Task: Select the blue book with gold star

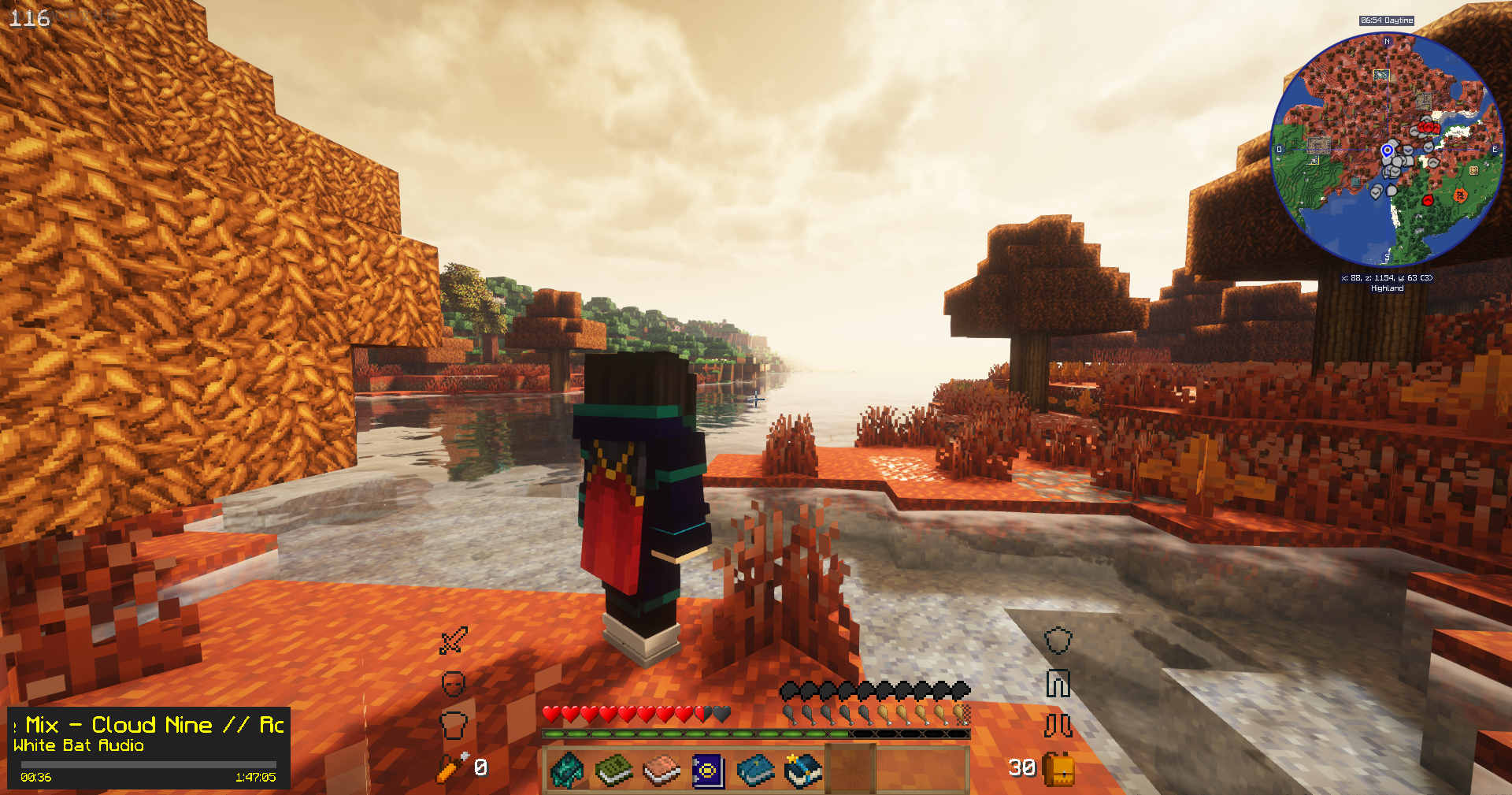Action: pos(802,770)
